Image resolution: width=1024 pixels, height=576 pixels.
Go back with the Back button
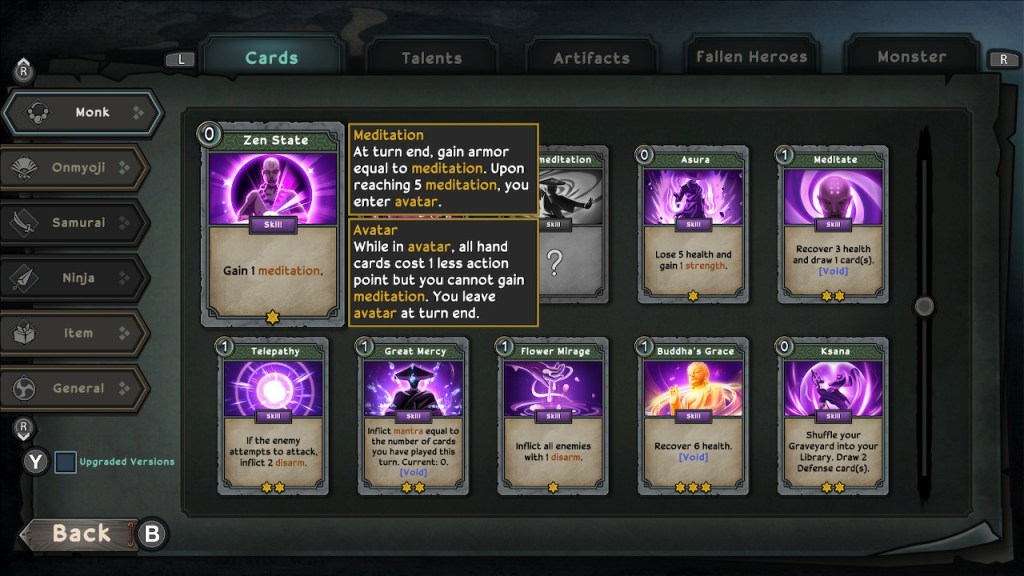point(80,534)
